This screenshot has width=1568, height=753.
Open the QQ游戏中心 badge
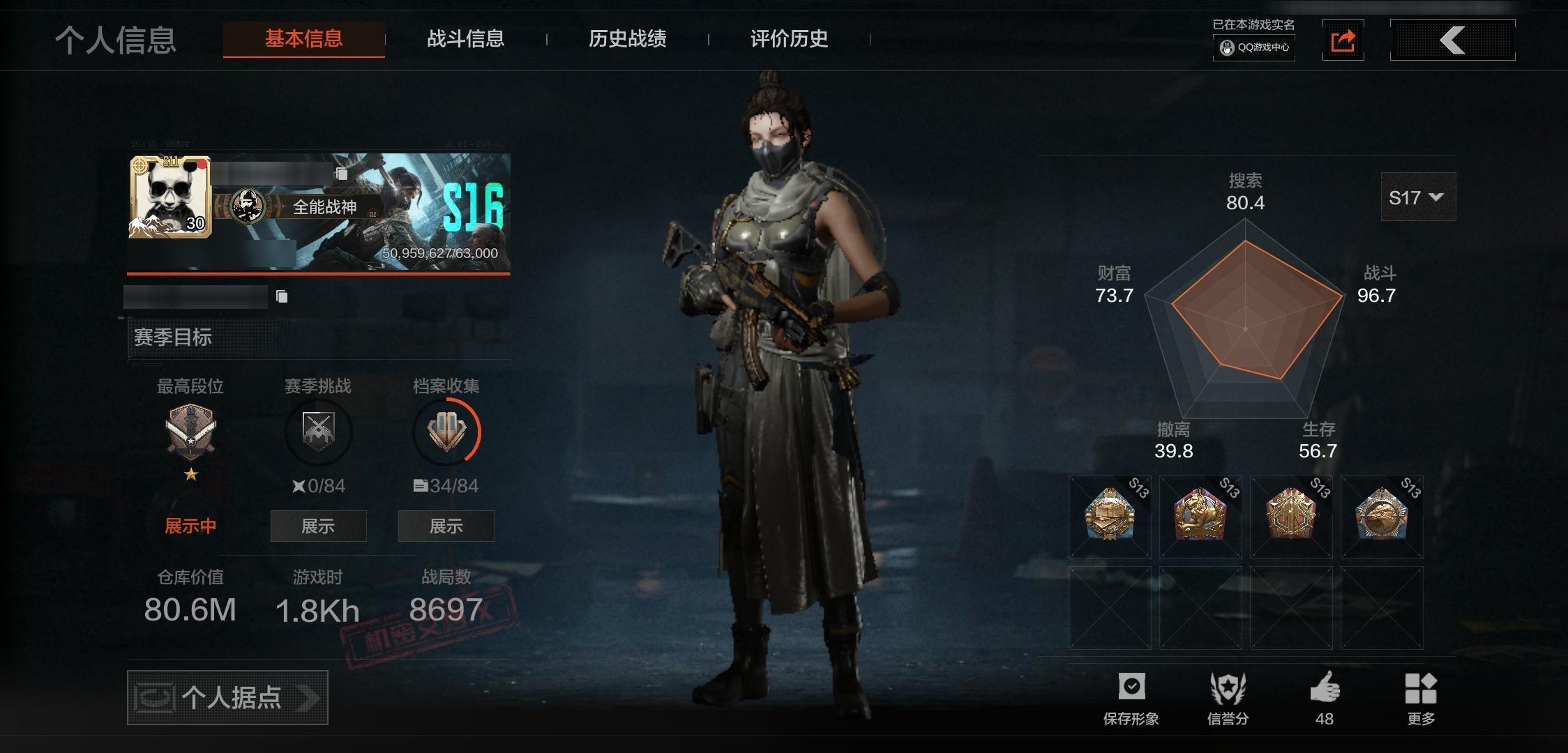point(1254,47)
